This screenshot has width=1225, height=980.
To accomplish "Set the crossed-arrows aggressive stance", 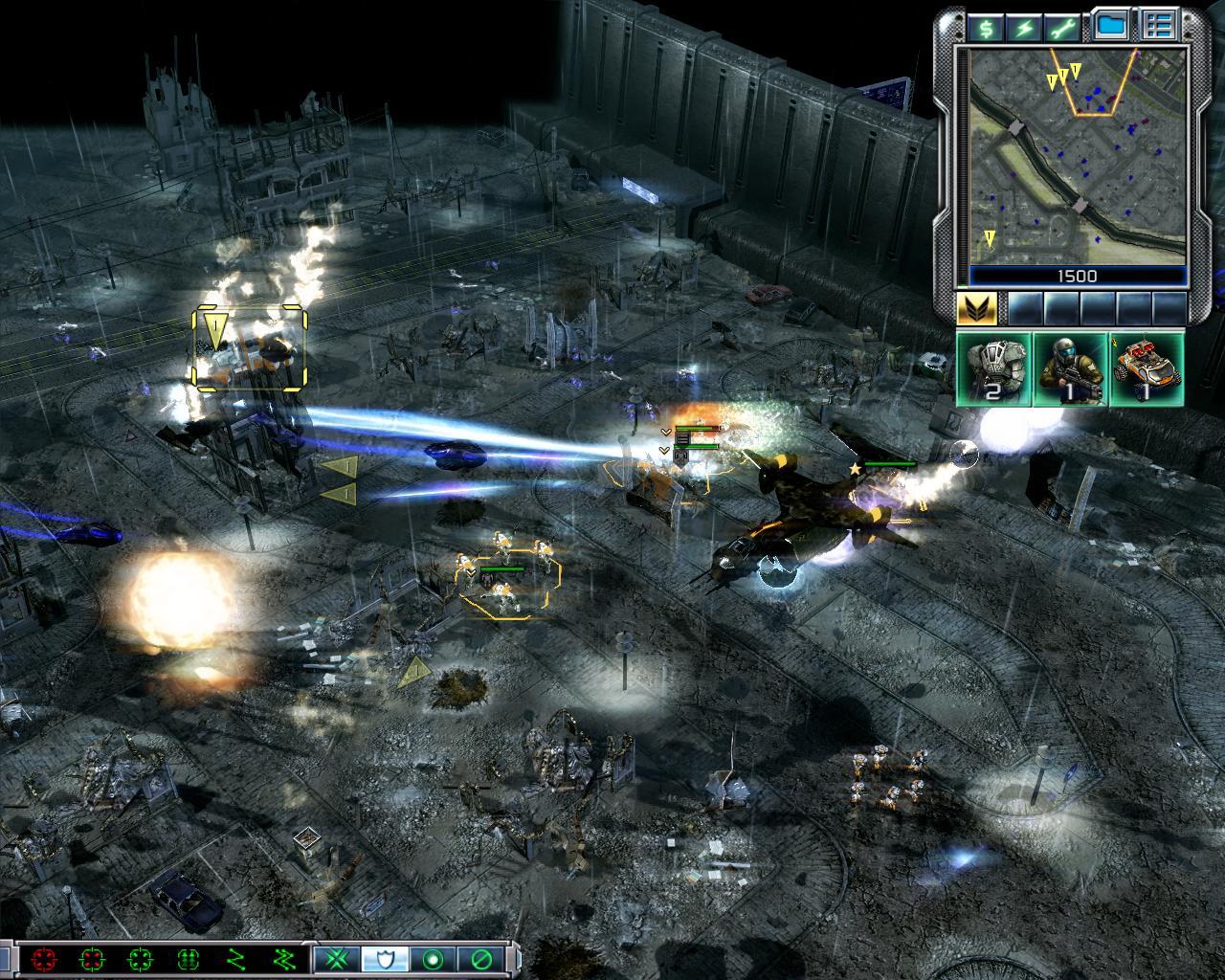I will point(337,959).
